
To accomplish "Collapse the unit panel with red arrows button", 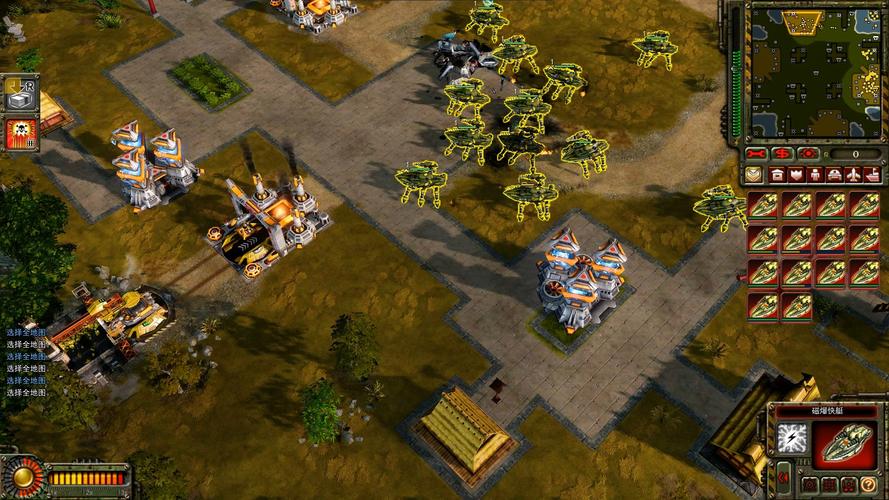I will [782, 478].
